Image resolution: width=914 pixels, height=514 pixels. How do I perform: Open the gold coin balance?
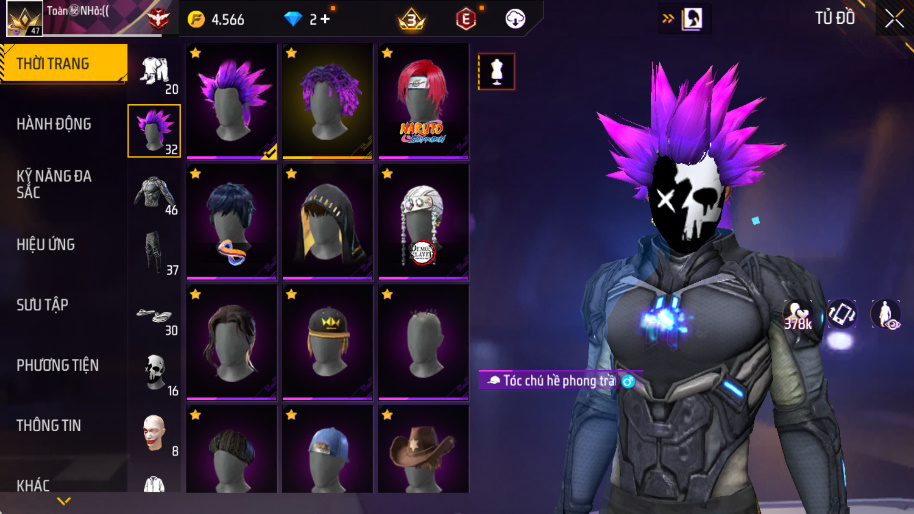[217, 19]
